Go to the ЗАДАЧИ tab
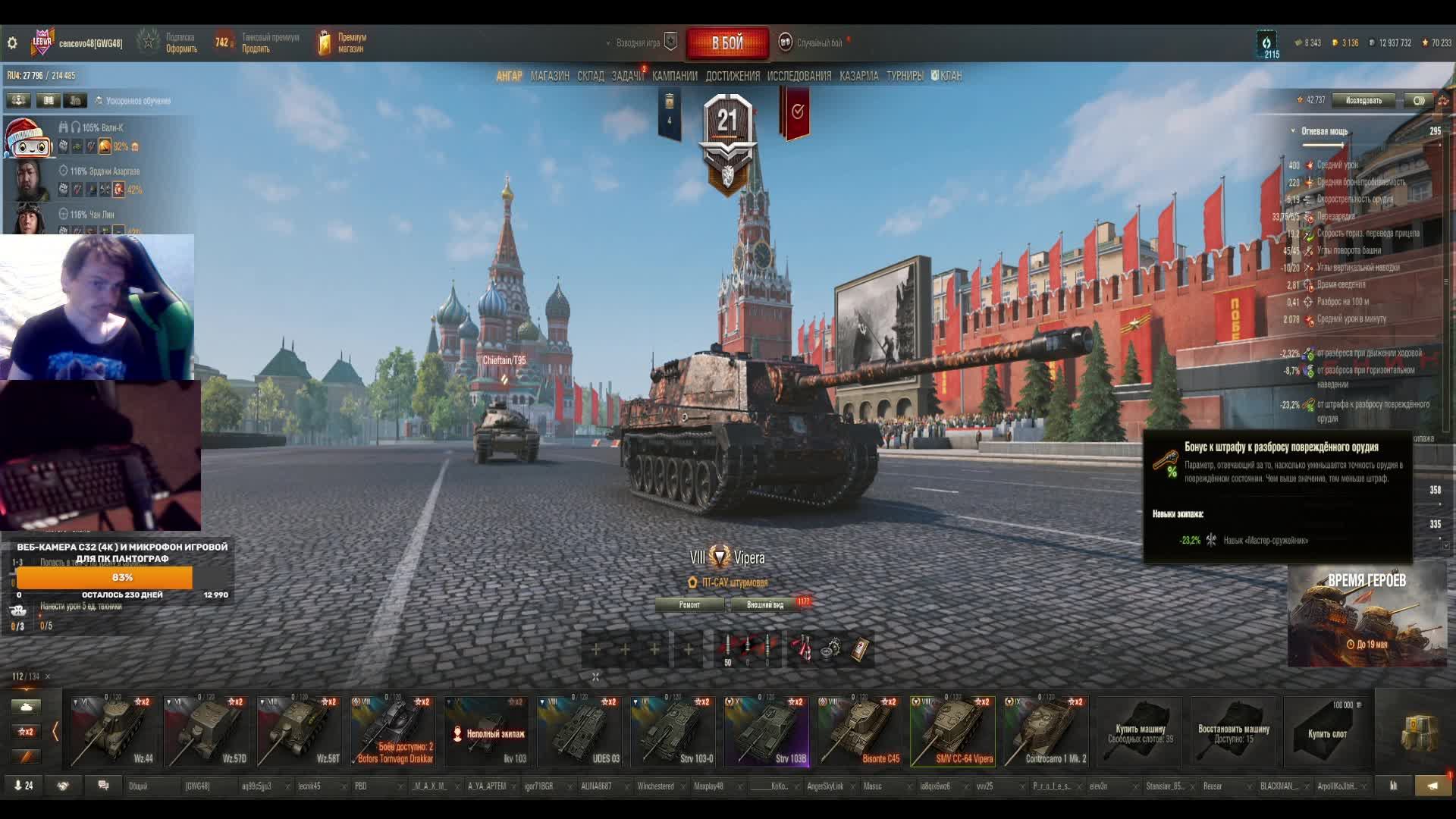This screenshot has height=819, width=1456. (x=627, y=76)
